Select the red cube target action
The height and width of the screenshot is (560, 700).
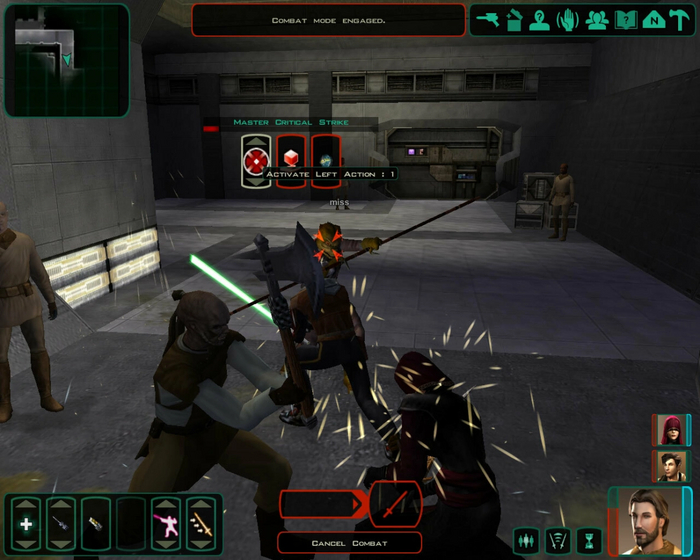[291, 160]
